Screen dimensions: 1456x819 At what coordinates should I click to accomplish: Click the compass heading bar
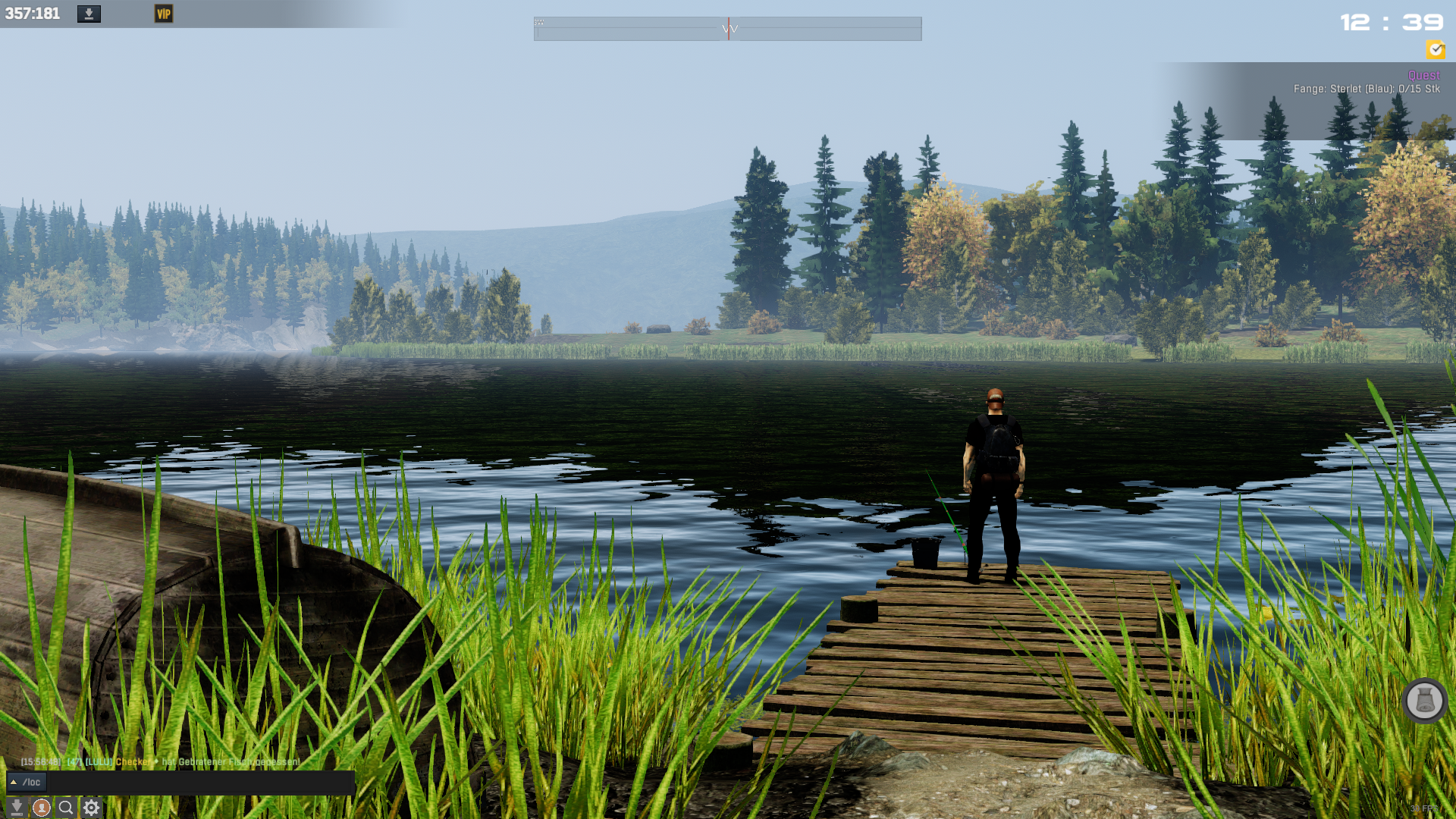(x=728, y=29)
